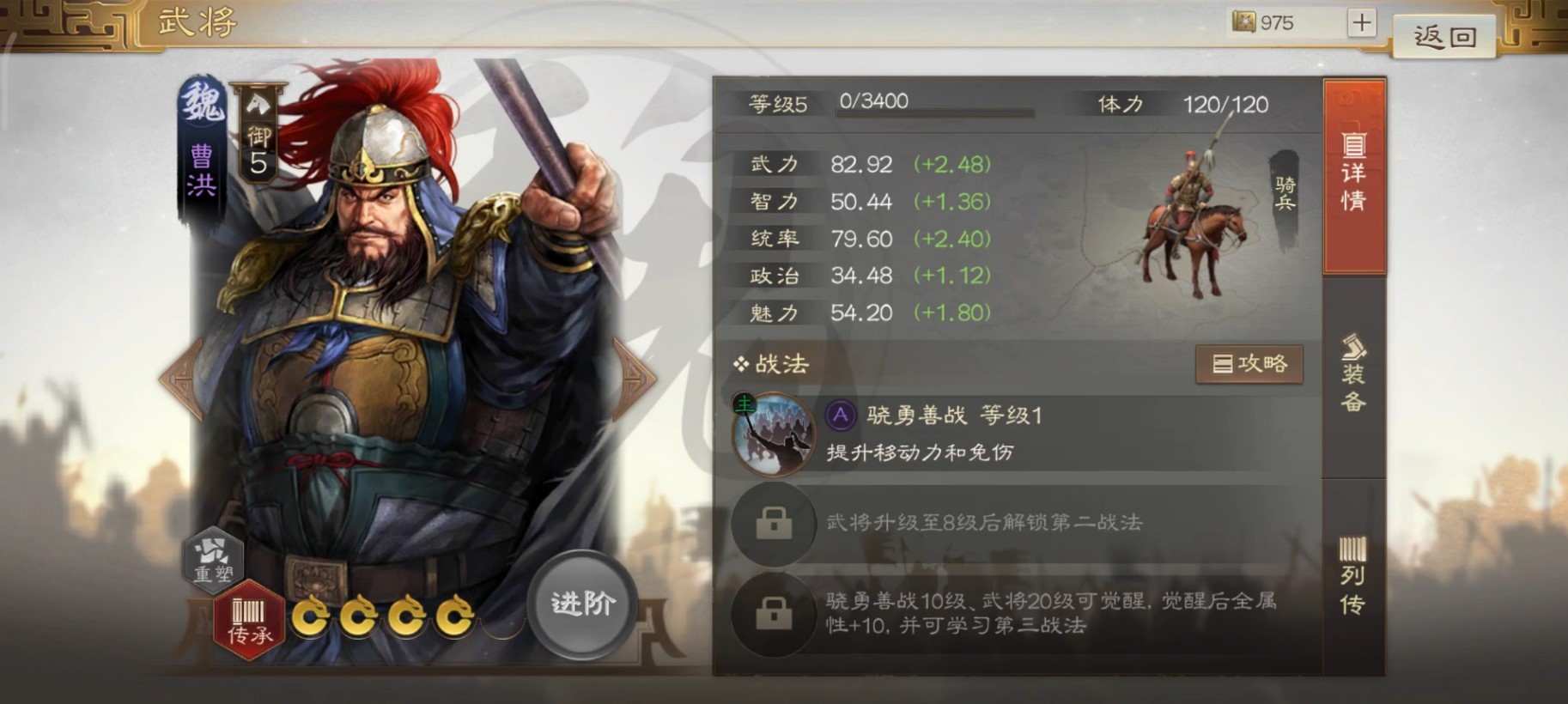Tap the 0/3400 experience progress bar
The image size is (1568, 704).
pyautogui.click(x=936, y=106)
